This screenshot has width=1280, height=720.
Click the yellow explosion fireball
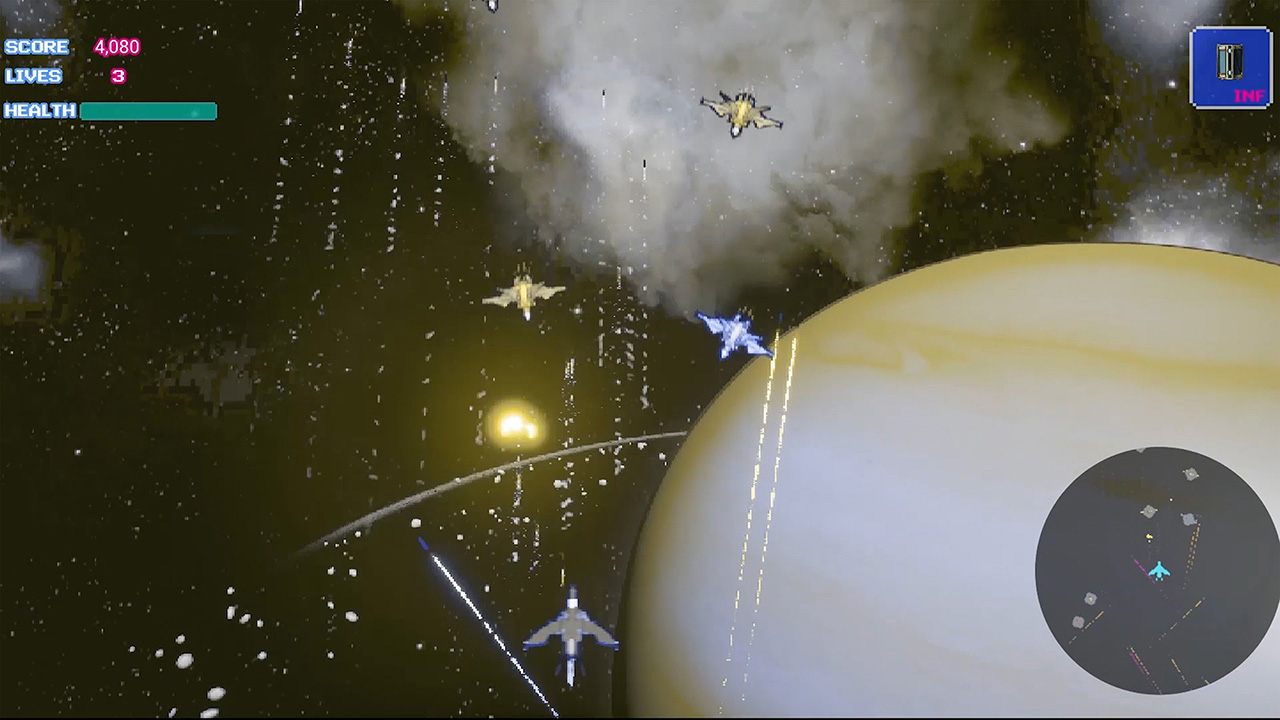point(514,424)
